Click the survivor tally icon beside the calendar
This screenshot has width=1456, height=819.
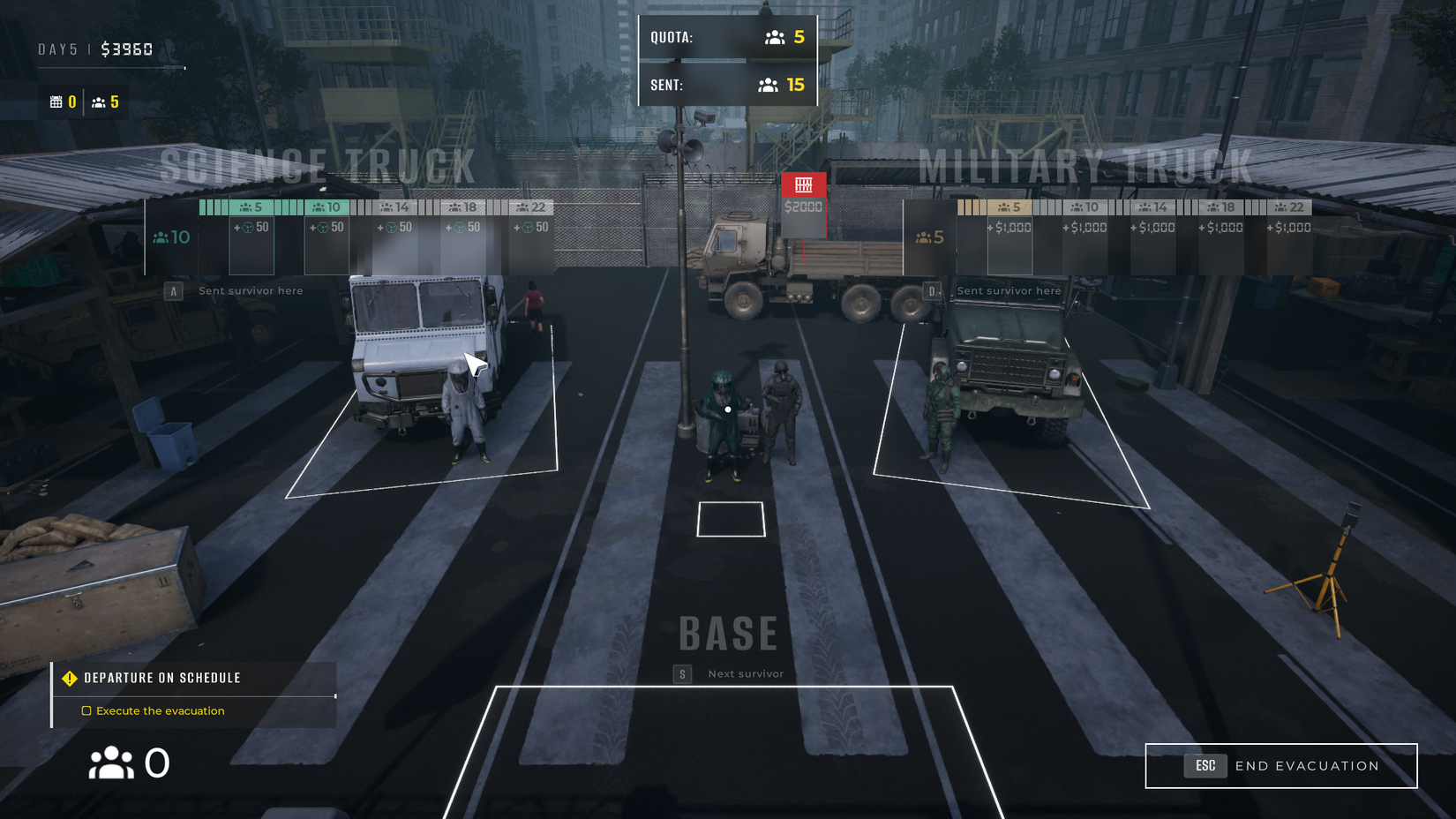pos(98,101)
